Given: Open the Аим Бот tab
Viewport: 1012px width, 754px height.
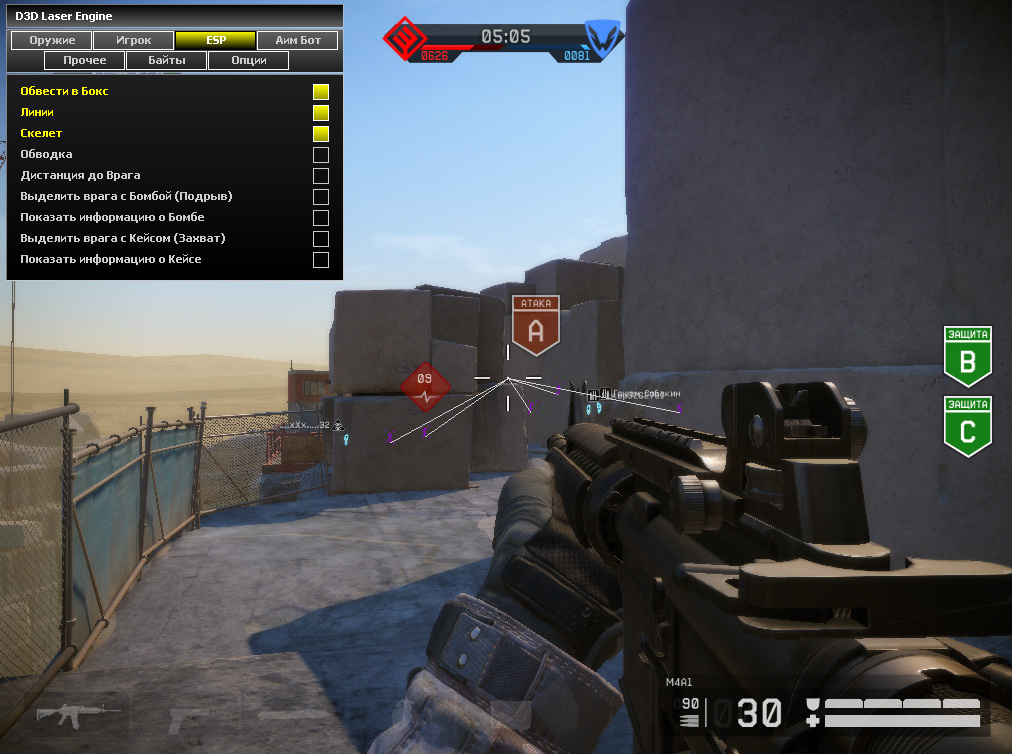Looking at the screenshot, I should point(297,41).
